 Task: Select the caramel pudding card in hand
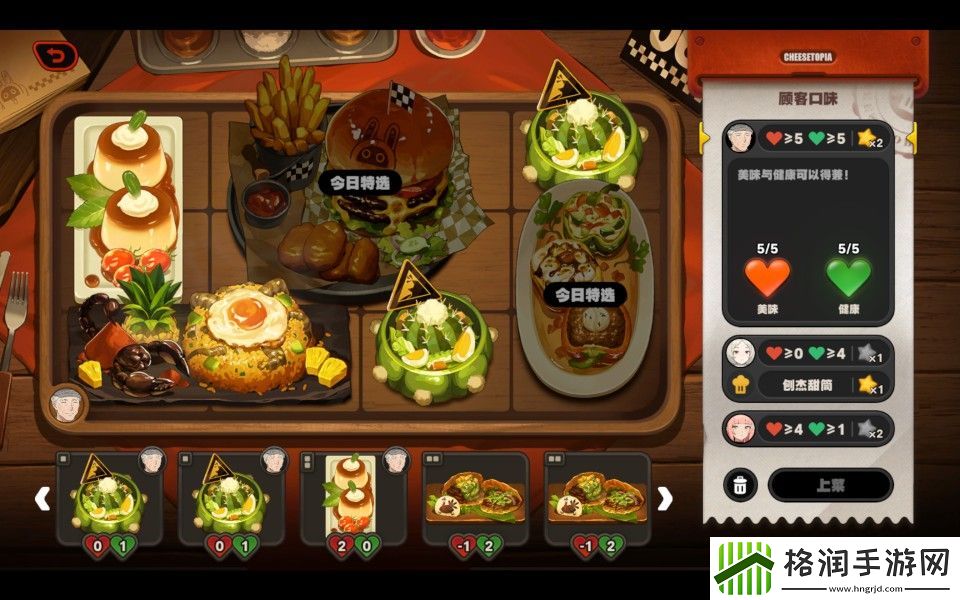pyautogui.click(x=354, y=498)
